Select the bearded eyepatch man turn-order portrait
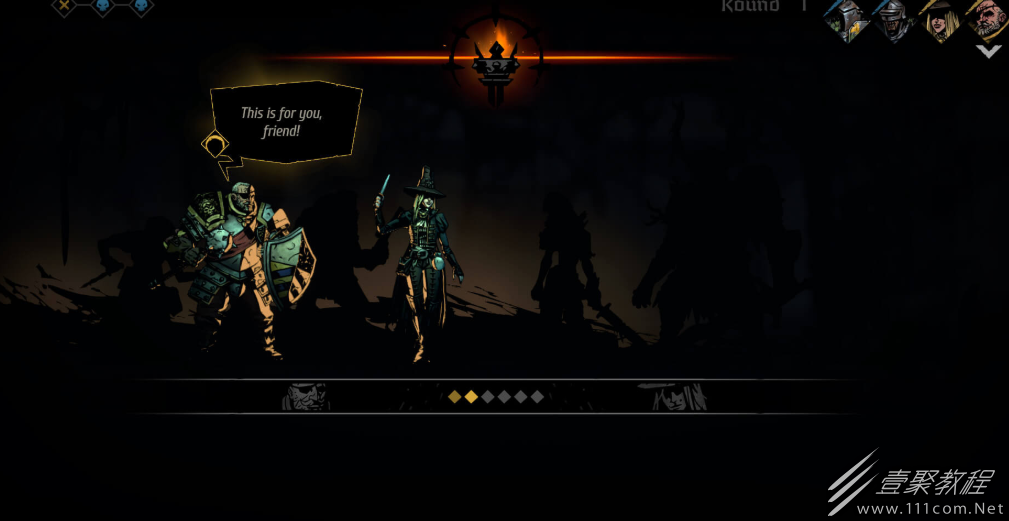This screenshot has width=1009, height=521. pyautogui.click(x=985, y=19)
